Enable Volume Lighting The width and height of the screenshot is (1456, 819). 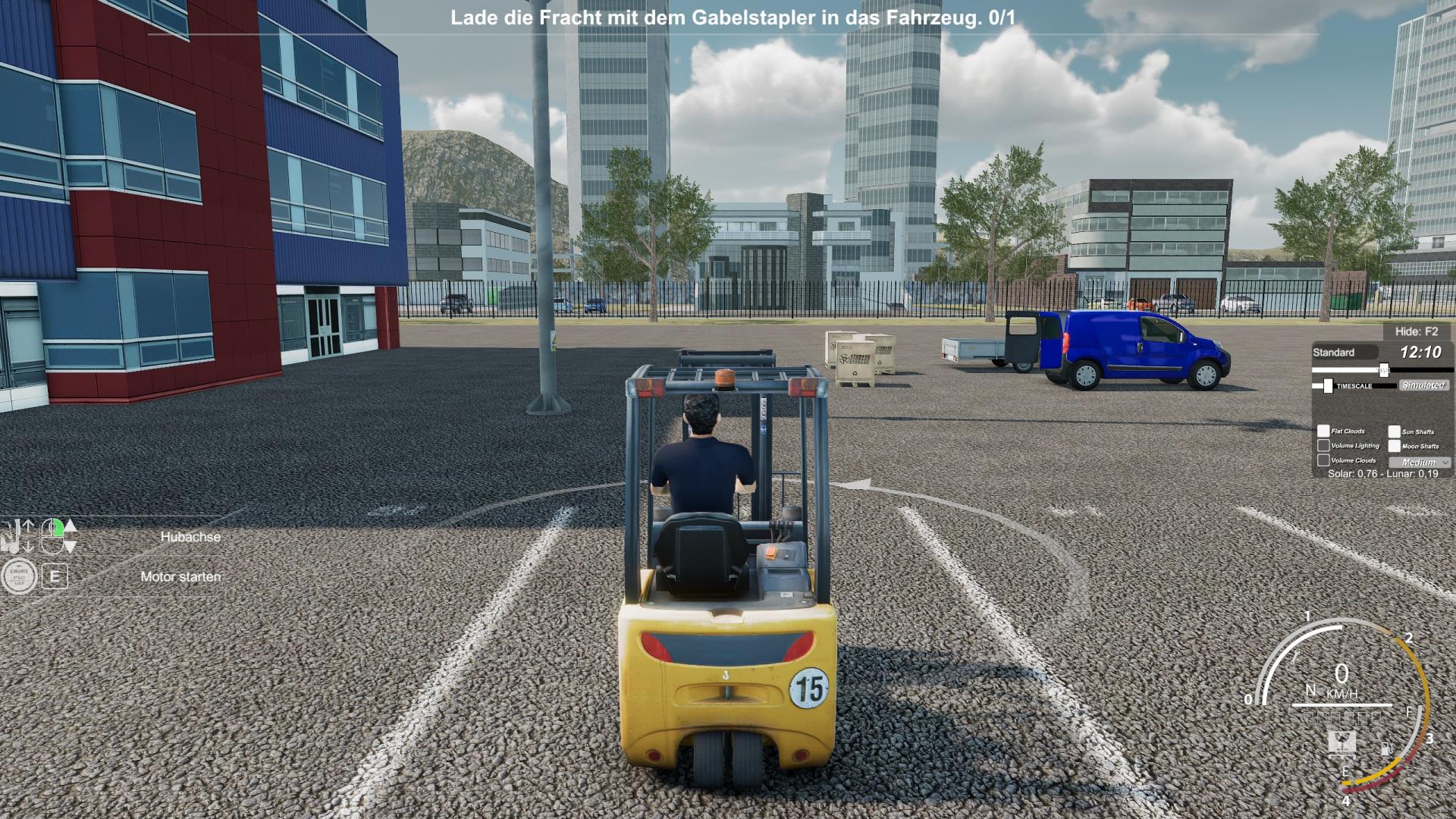click(1324, 446)
